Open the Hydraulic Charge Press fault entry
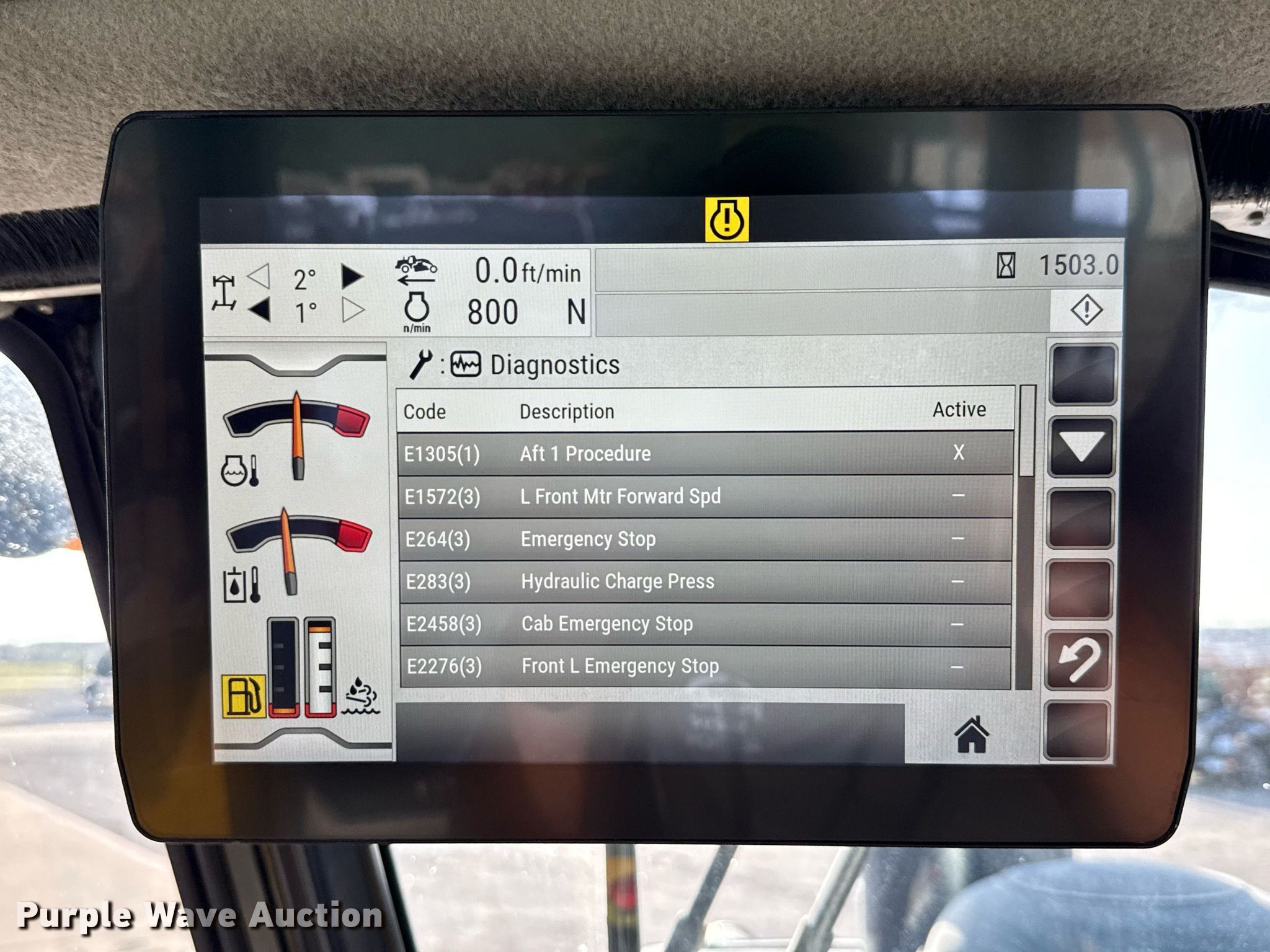This screenshot has width=1270, height=952. tap(706, 581)
